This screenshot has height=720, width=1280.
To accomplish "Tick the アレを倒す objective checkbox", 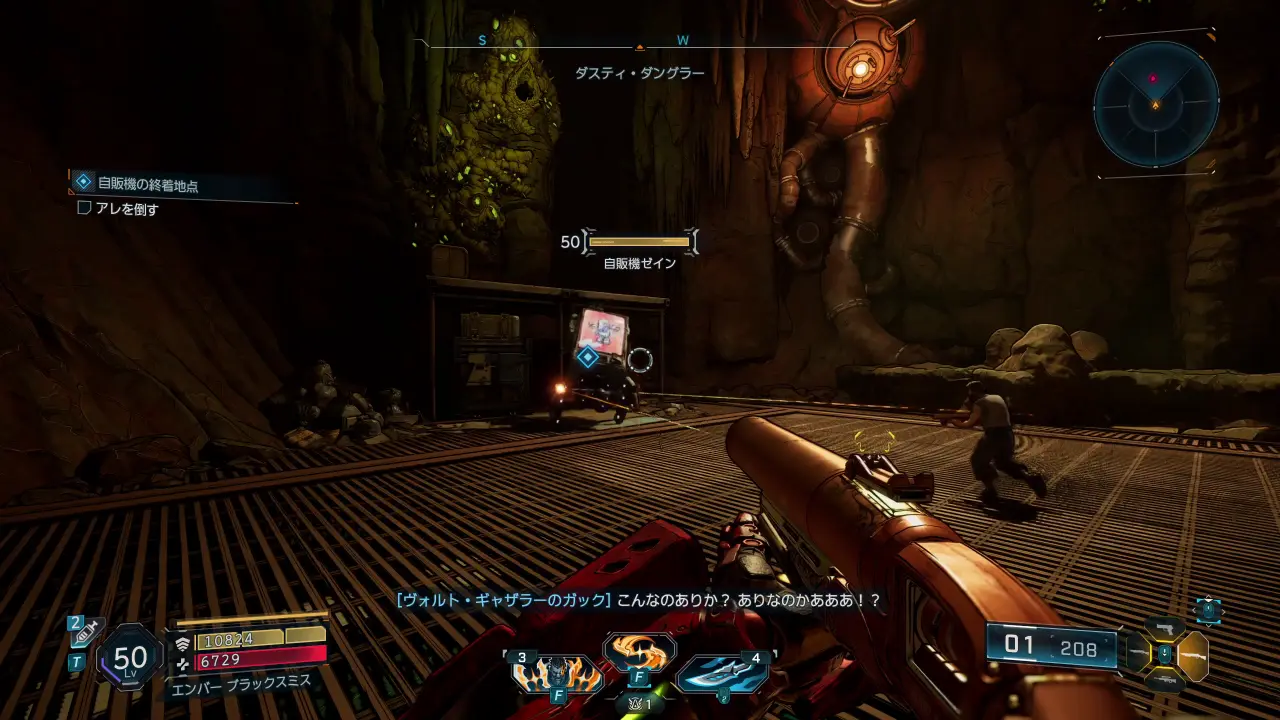I will pos(84,209).
